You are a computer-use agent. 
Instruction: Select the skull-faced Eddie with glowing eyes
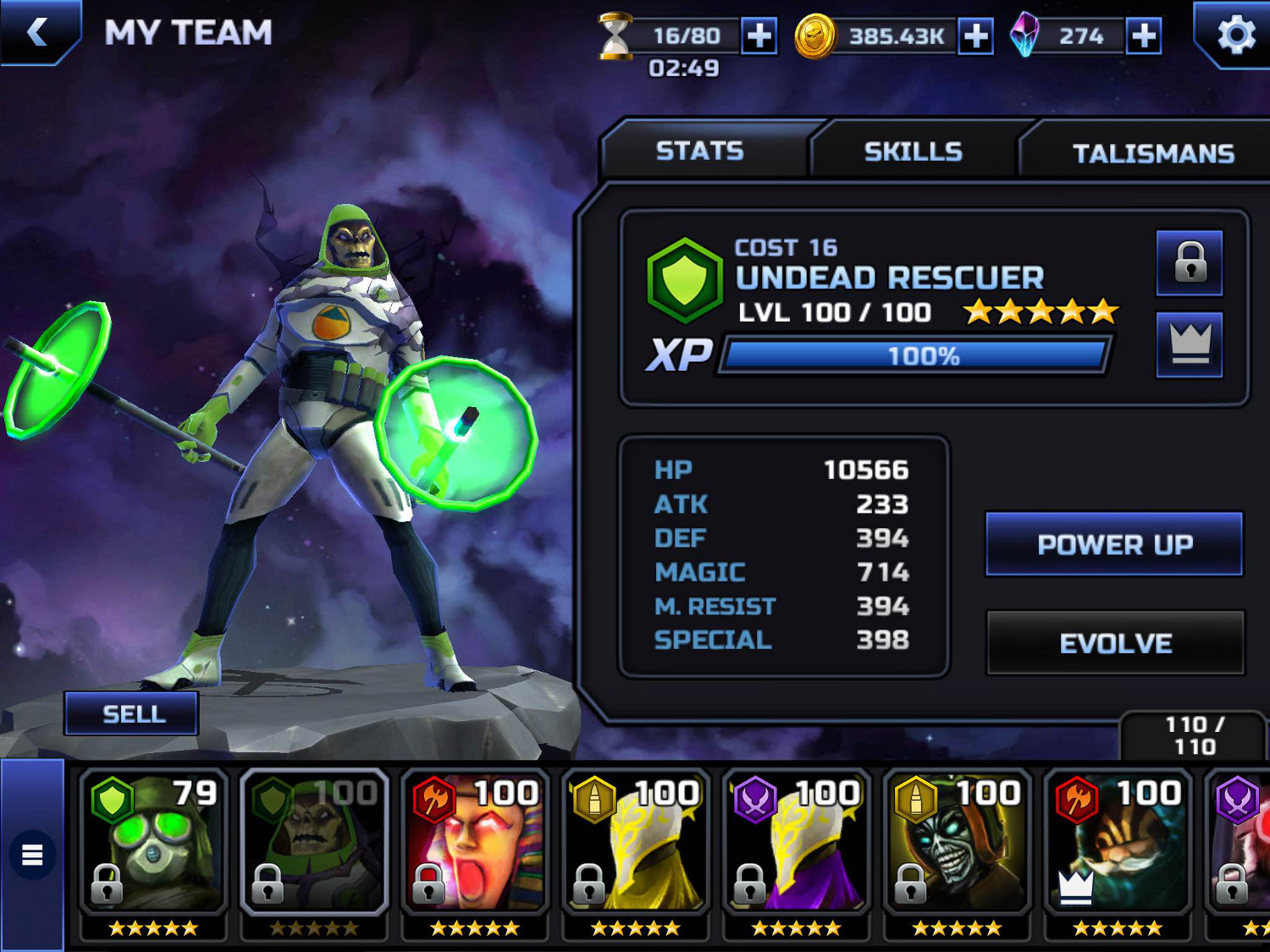click(957, 842)
